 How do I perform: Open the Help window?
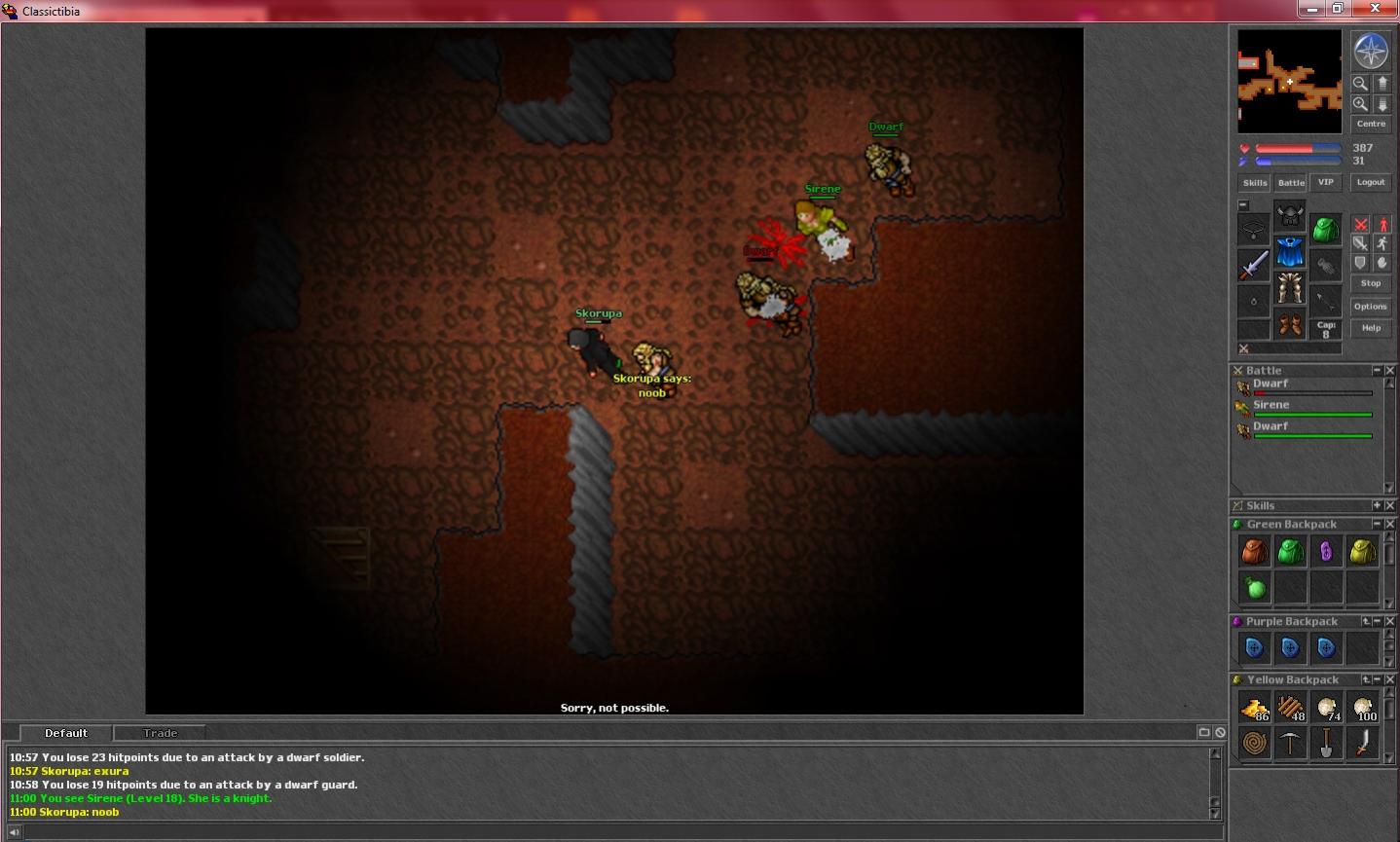point(1371,328)
